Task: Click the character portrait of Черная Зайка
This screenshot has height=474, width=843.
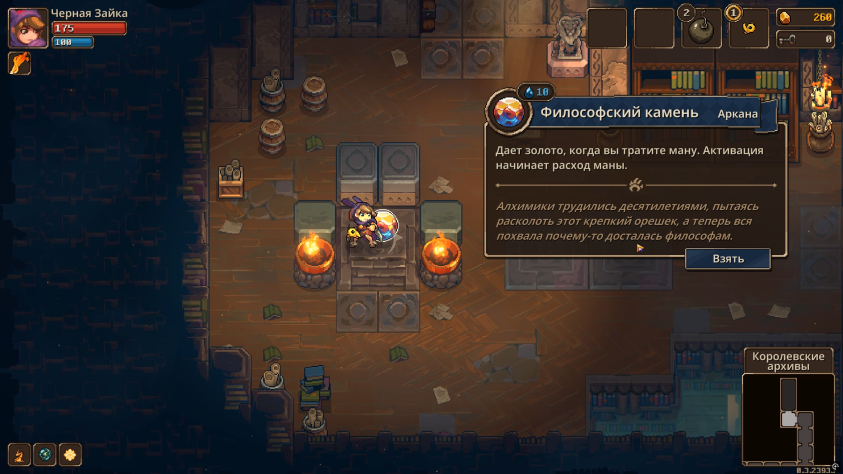Action: point(25,28)
